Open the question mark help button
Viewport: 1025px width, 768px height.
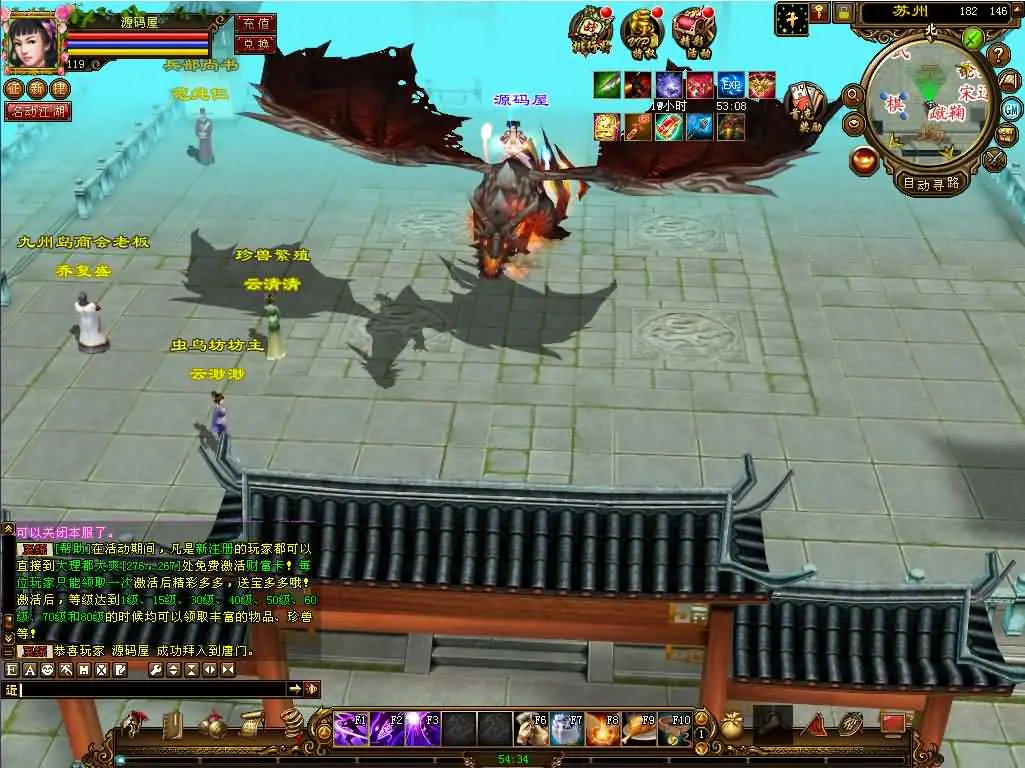[997, 55]
